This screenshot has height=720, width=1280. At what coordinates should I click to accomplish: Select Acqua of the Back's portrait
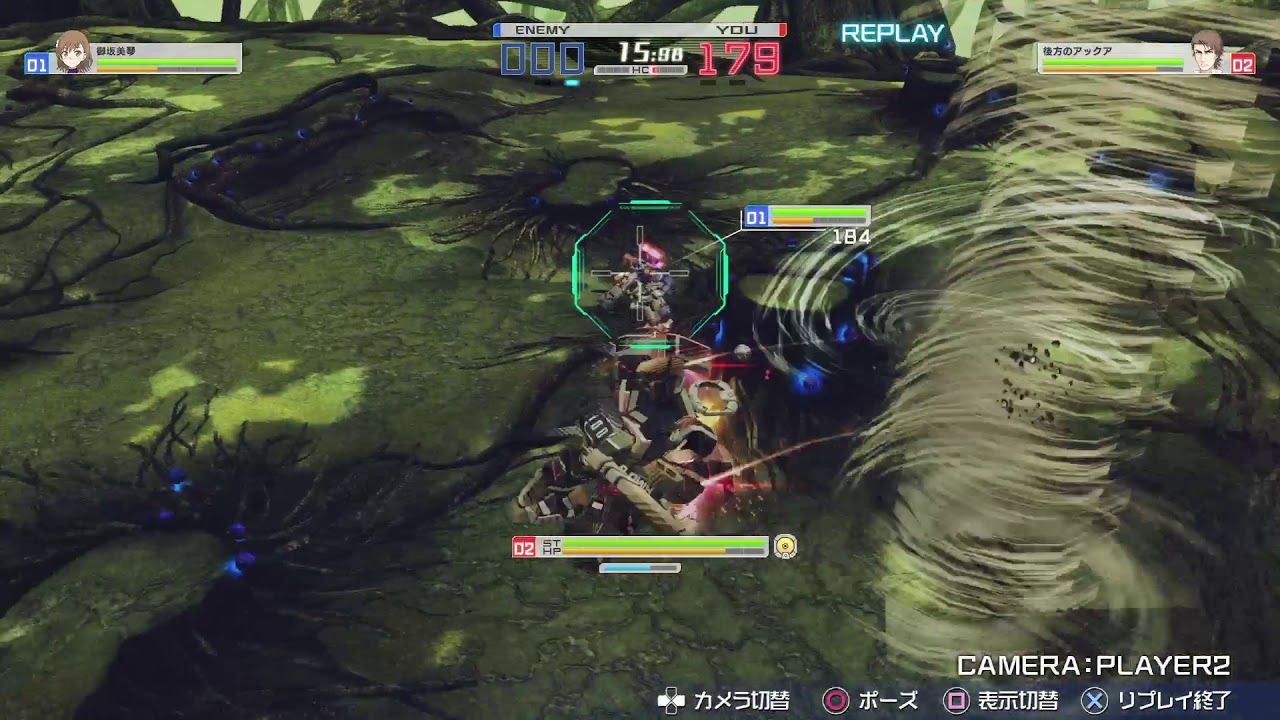[1208, 52]
